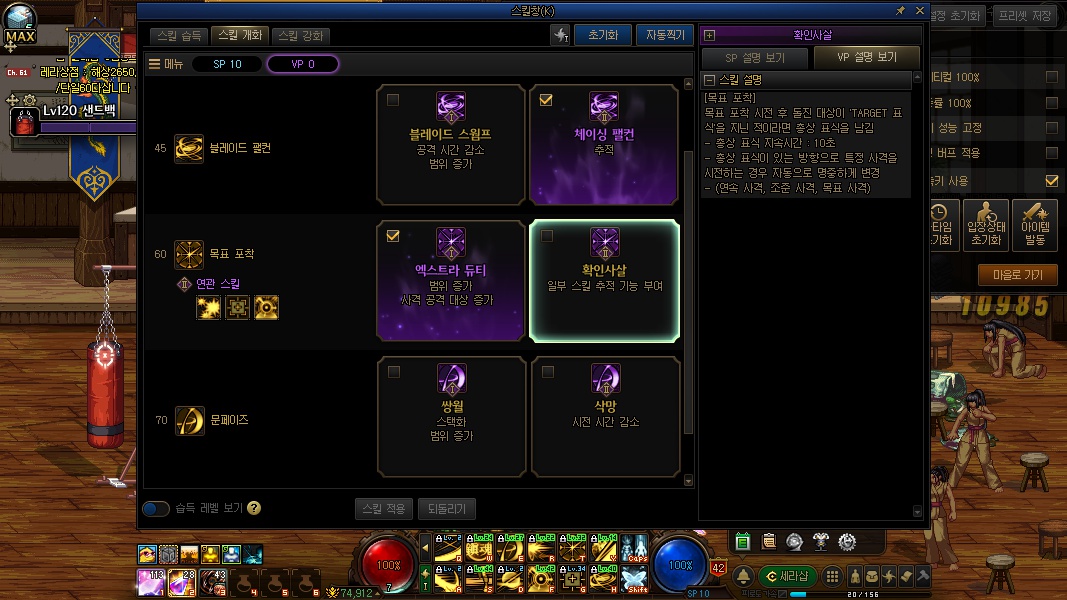1067x600 pixels.
Task: Enable the 쌍월 enhancement checkbox
Action: 393,372
